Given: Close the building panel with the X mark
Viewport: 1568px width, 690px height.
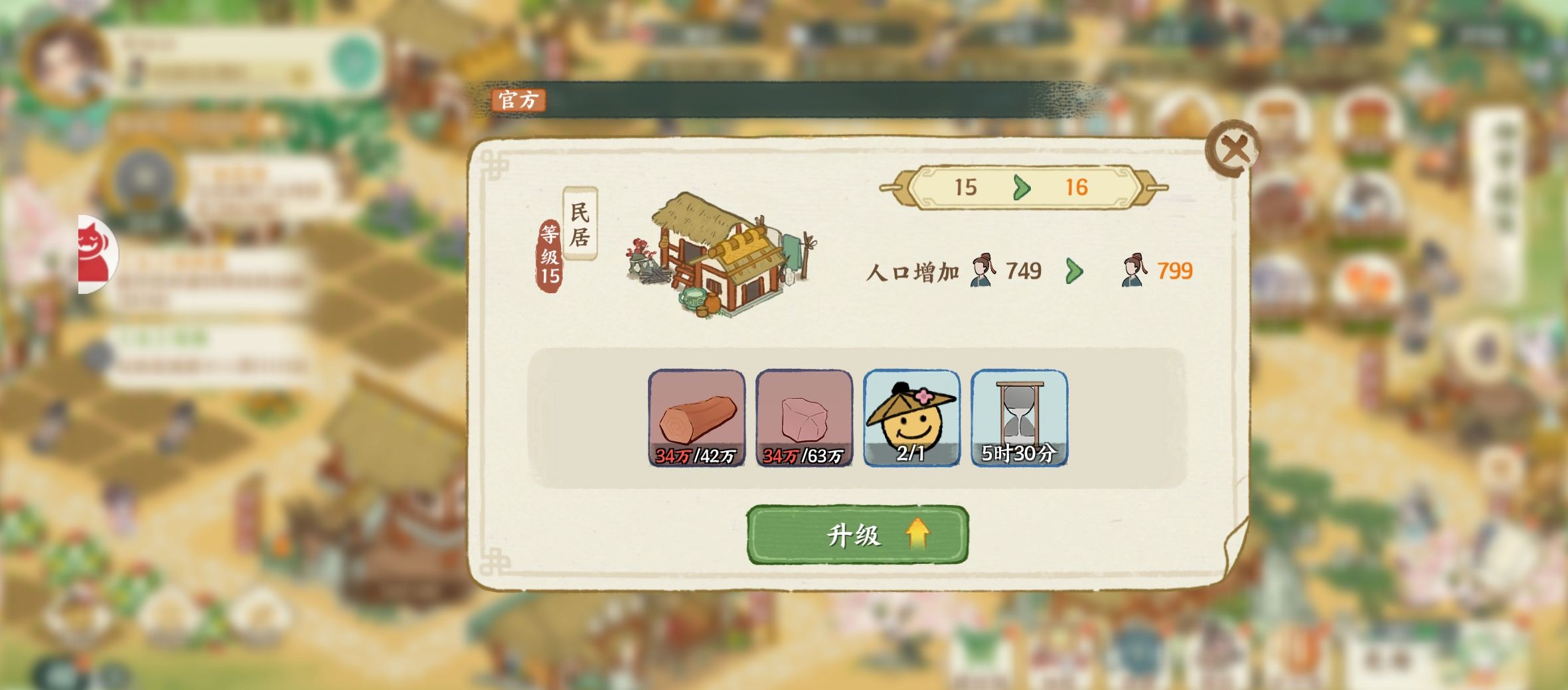Looking at the screenshot, I should point(1235,149).
